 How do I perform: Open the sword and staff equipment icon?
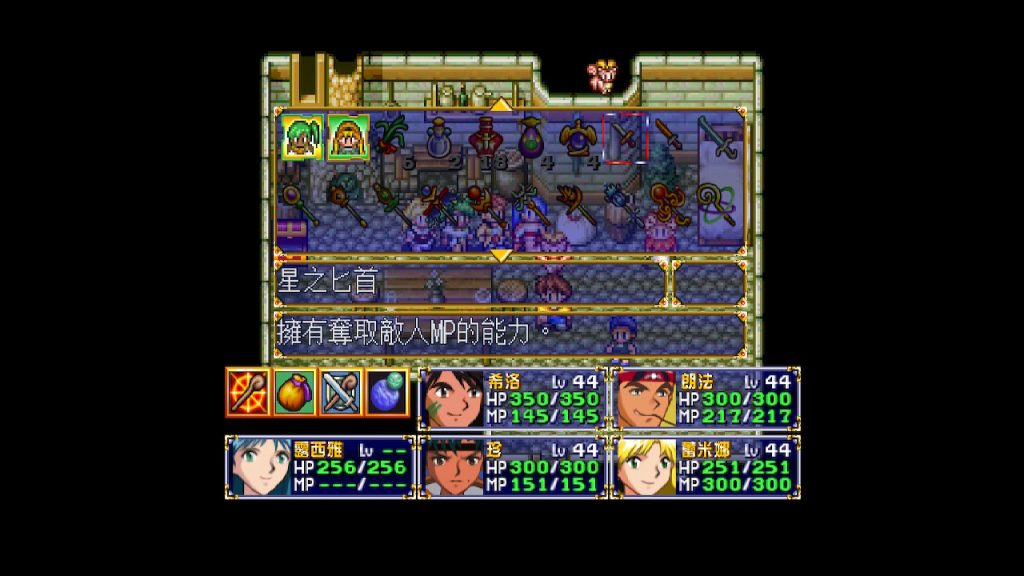pos(340,392)
